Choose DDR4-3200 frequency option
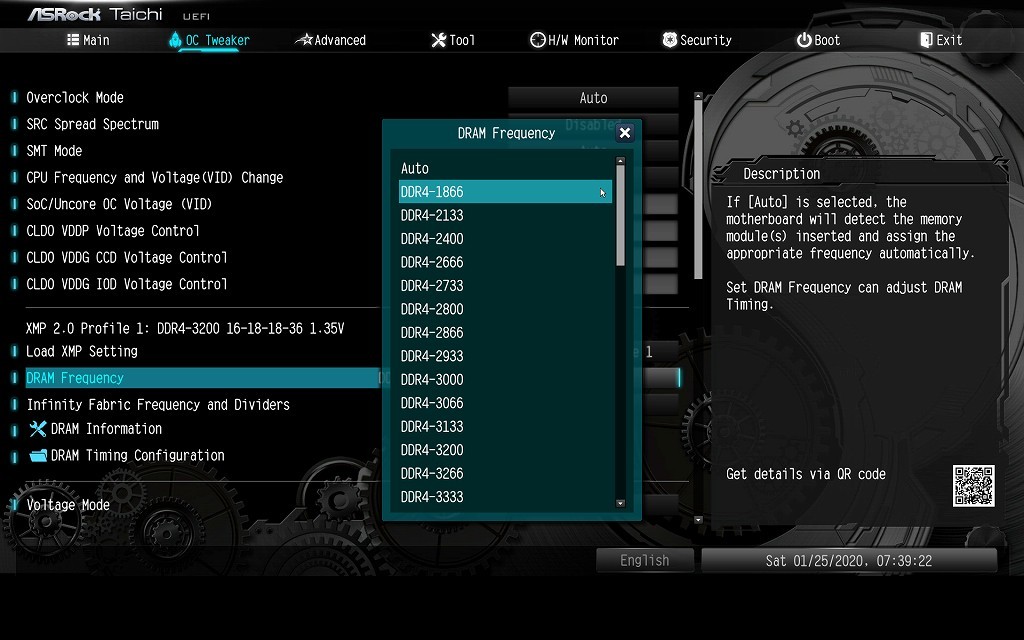This screenshot has height=640, width=1024. tap(432, 450)
